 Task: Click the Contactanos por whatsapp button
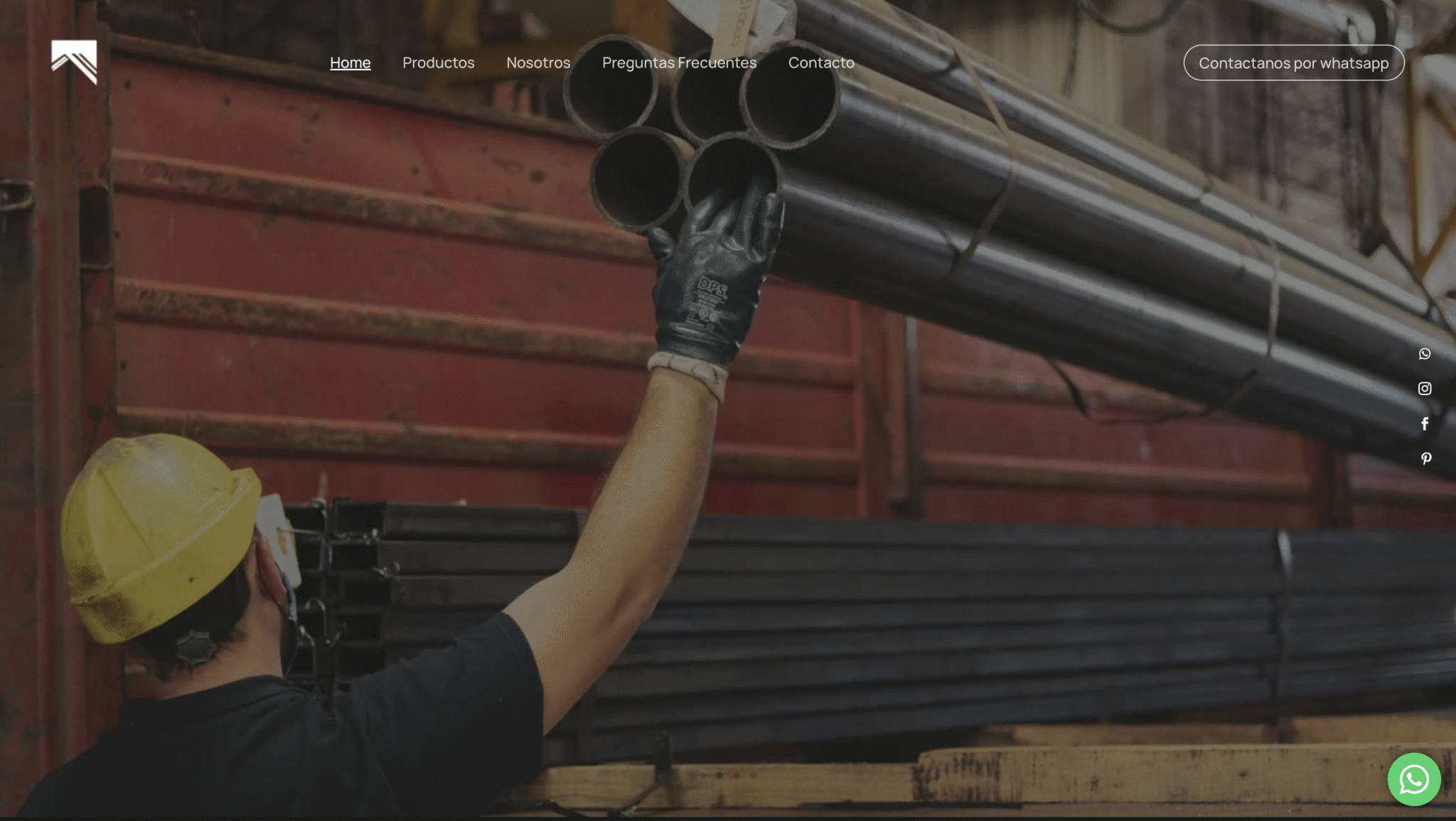point(1293,63)
